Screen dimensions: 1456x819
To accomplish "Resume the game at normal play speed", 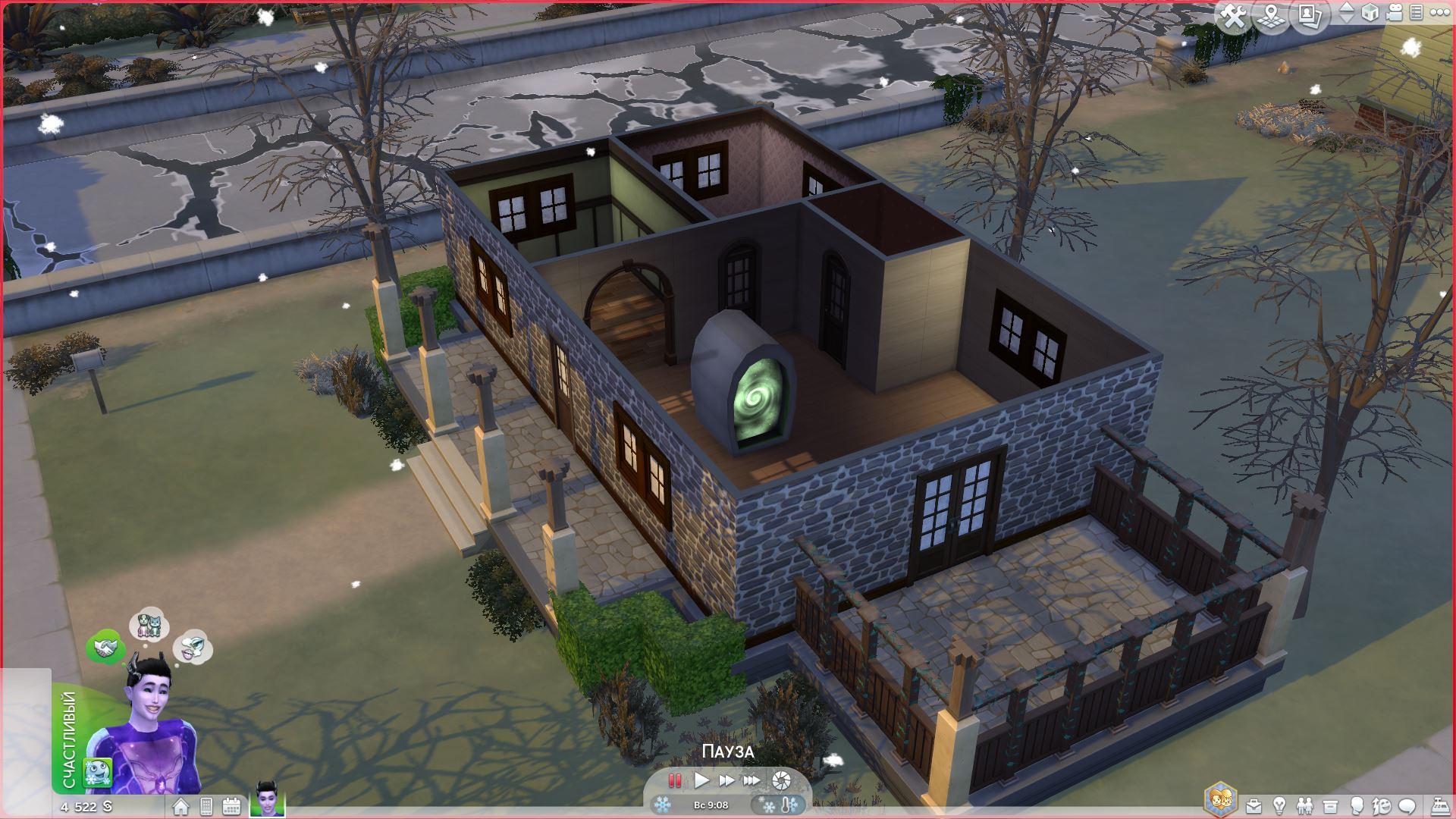I will click(x=701, y=780).
